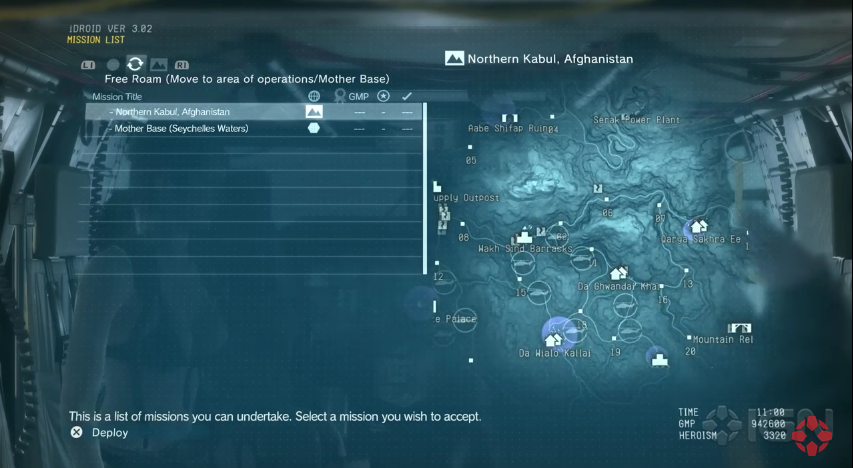
Task: Switch to the Free Roam circular-arrows tab
Action: 135,64
